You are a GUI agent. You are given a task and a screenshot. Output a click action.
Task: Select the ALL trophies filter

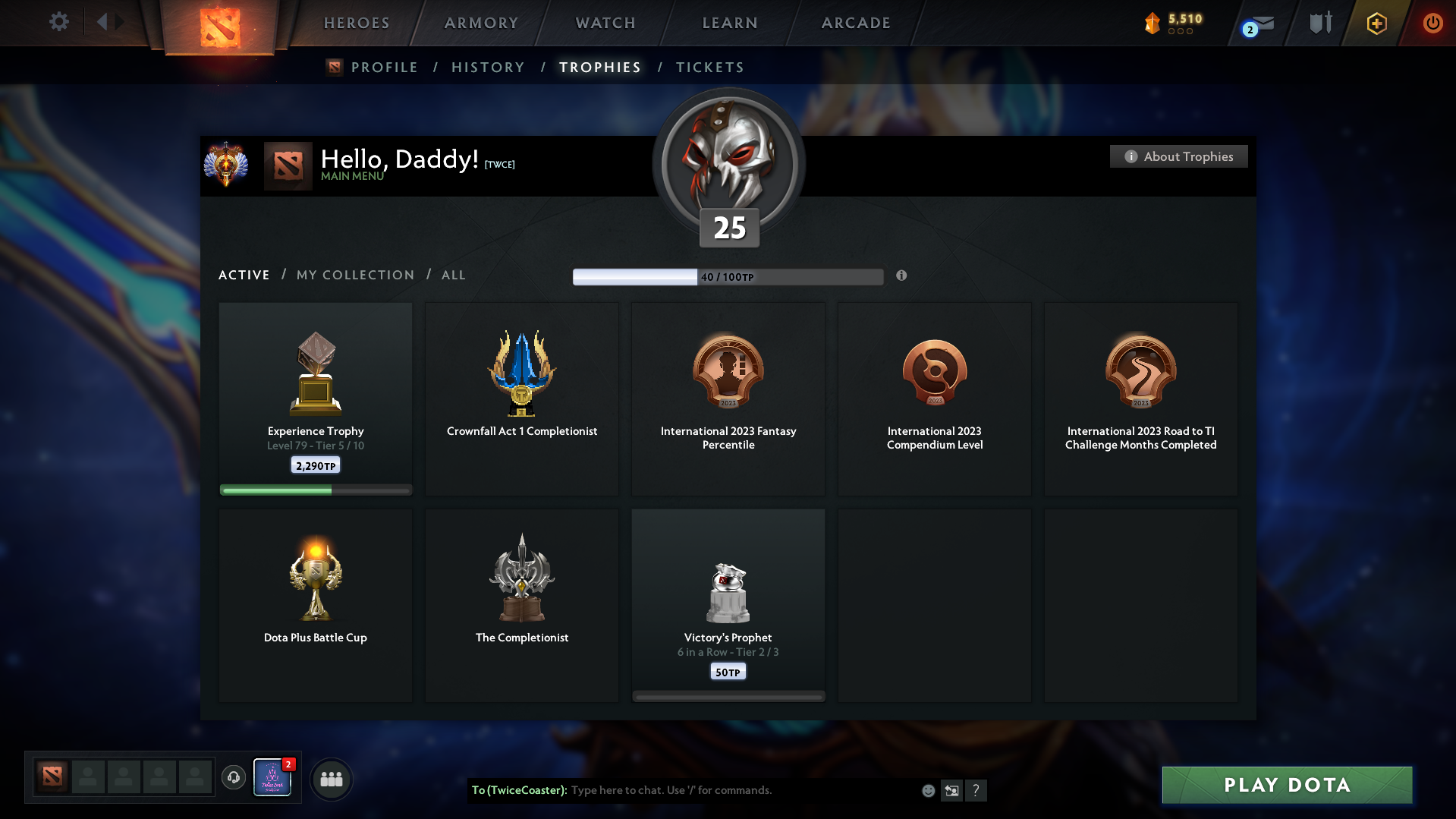pyautogui.click(x=453, y=275)
